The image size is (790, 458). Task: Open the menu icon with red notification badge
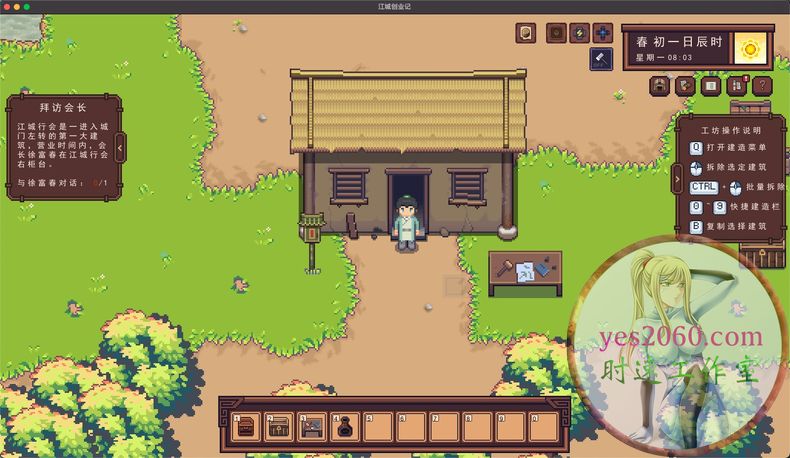(737, 86)
